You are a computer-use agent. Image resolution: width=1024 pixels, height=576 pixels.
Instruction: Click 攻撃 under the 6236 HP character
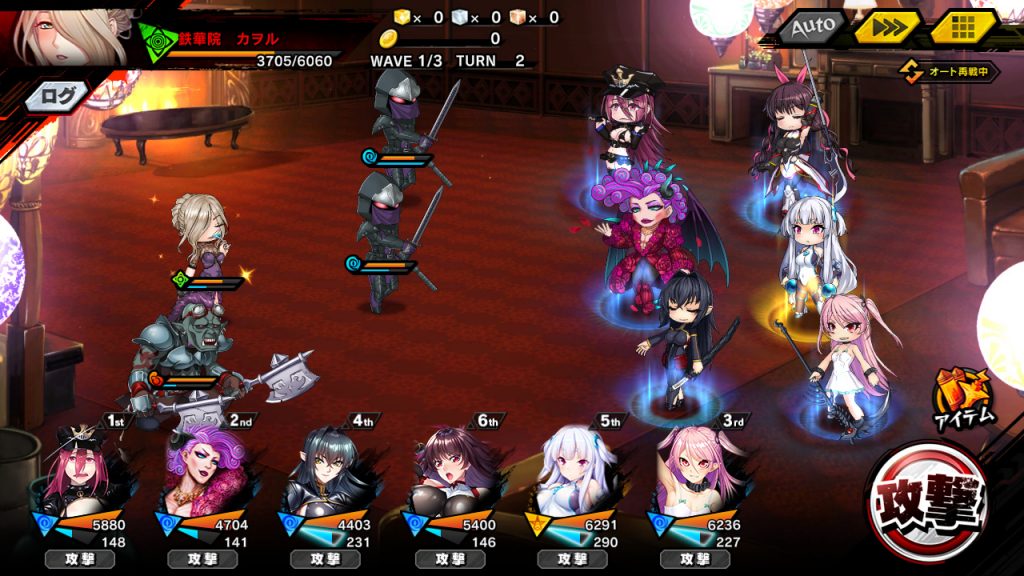click(x=696, y=559)
